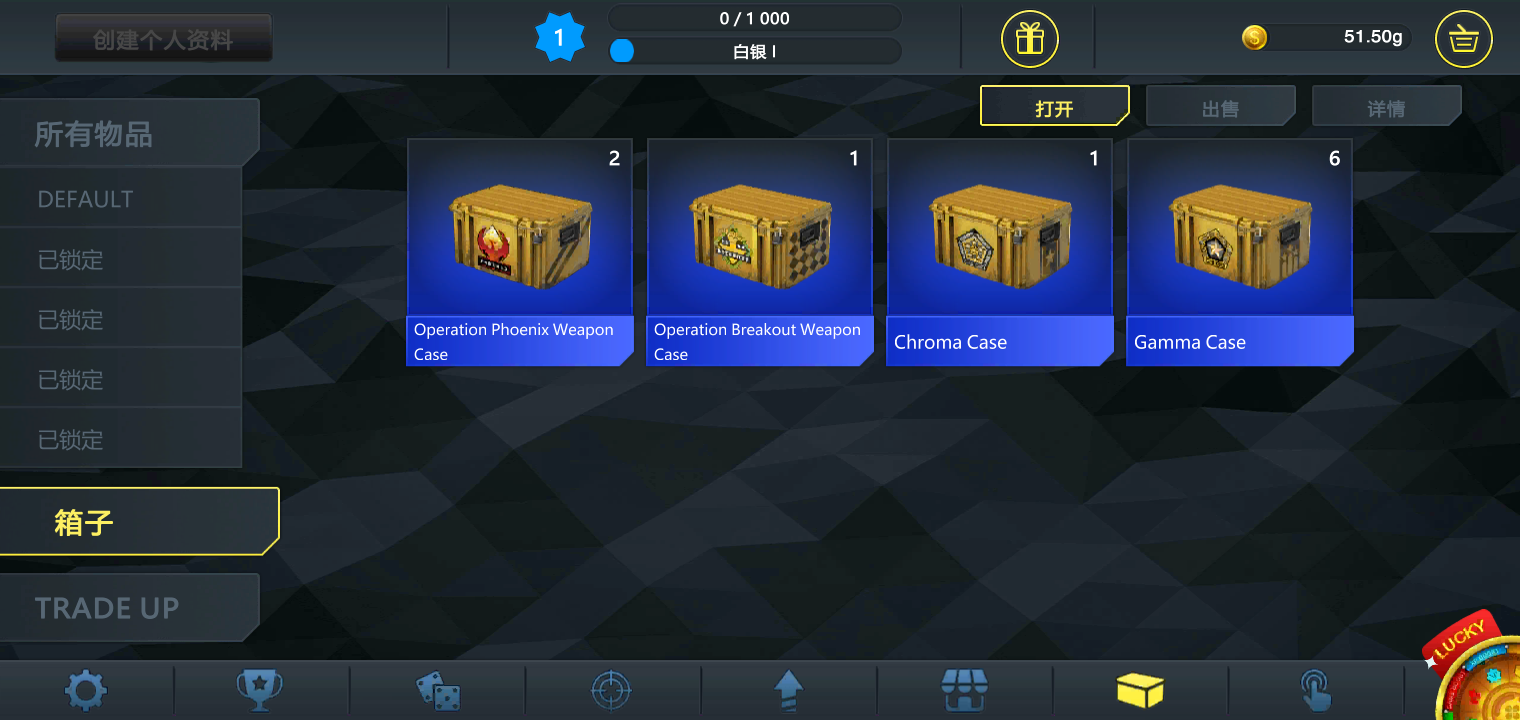1520x720 pixels.
Task: Open the in-game shop icon
Action: pos(965,690)
